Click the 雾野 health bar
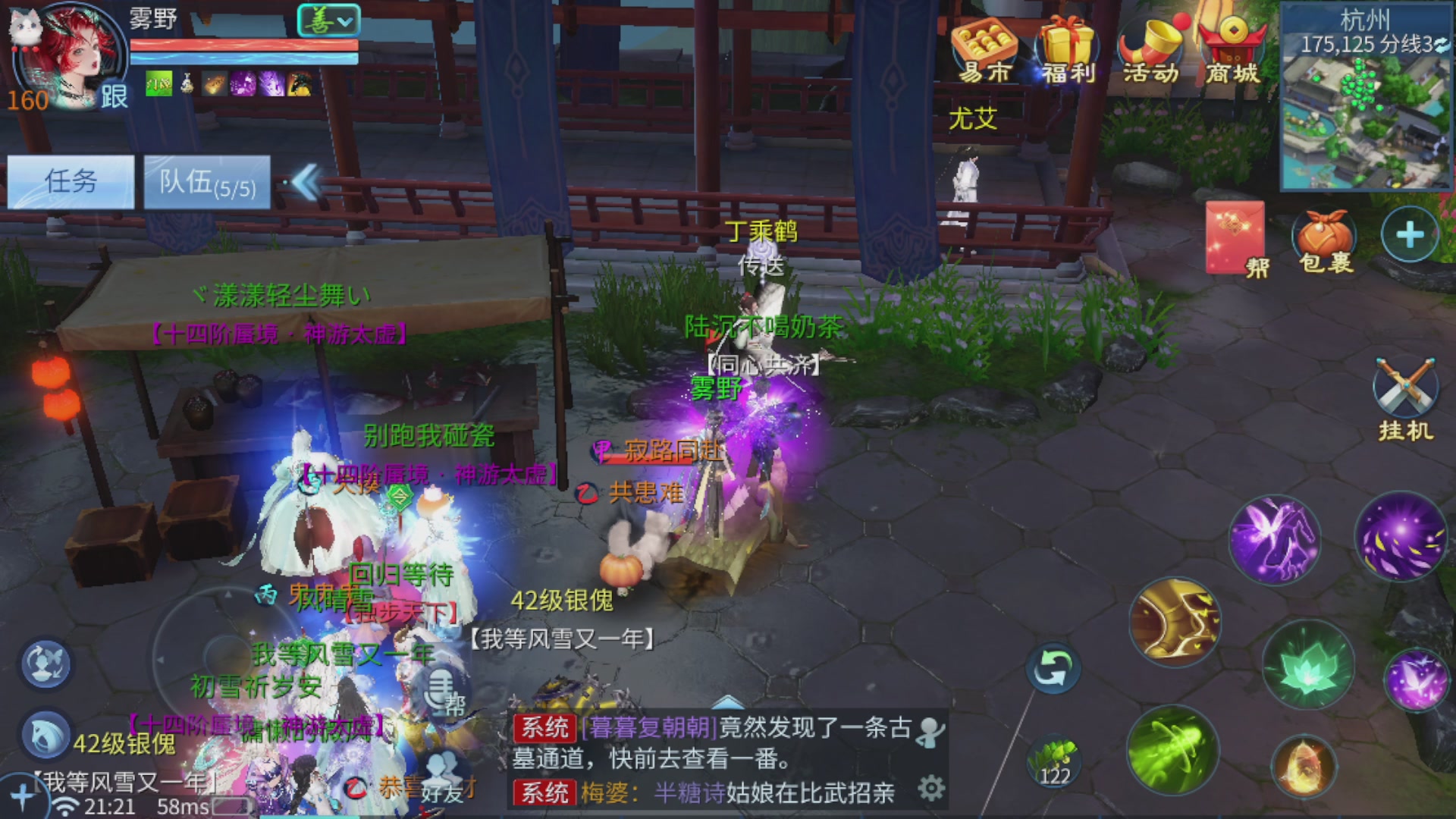 click(x=243, y=44)
